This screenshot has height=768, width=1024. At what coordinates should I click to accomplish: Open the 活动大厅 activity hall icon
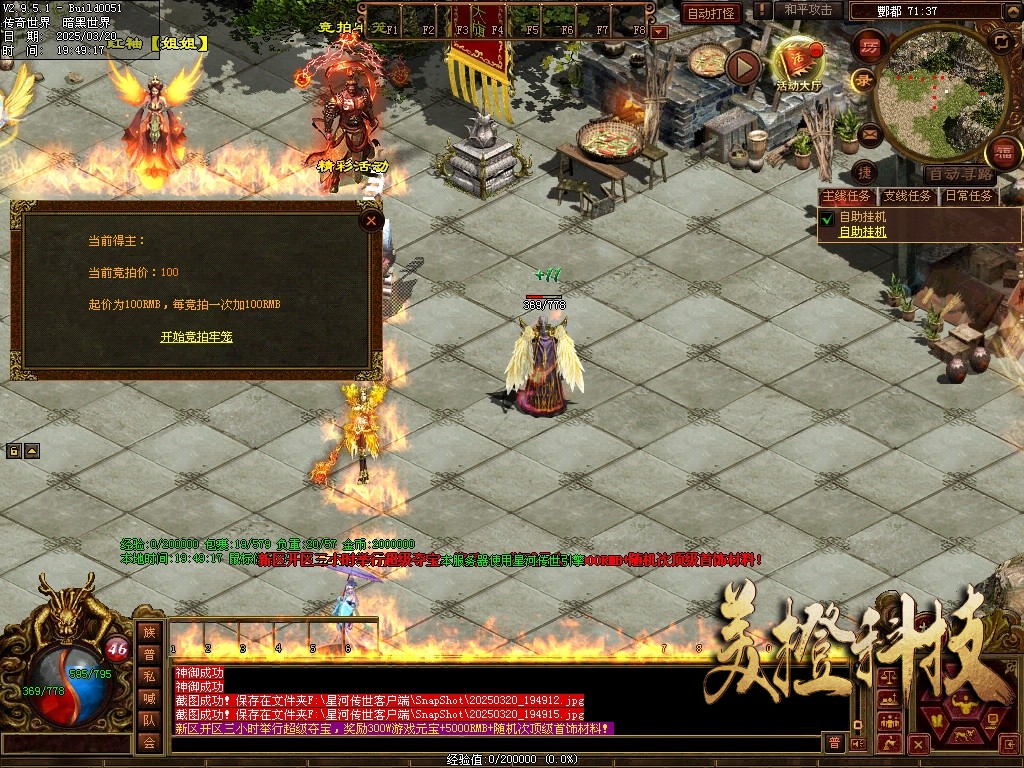(x=797, y=62)
